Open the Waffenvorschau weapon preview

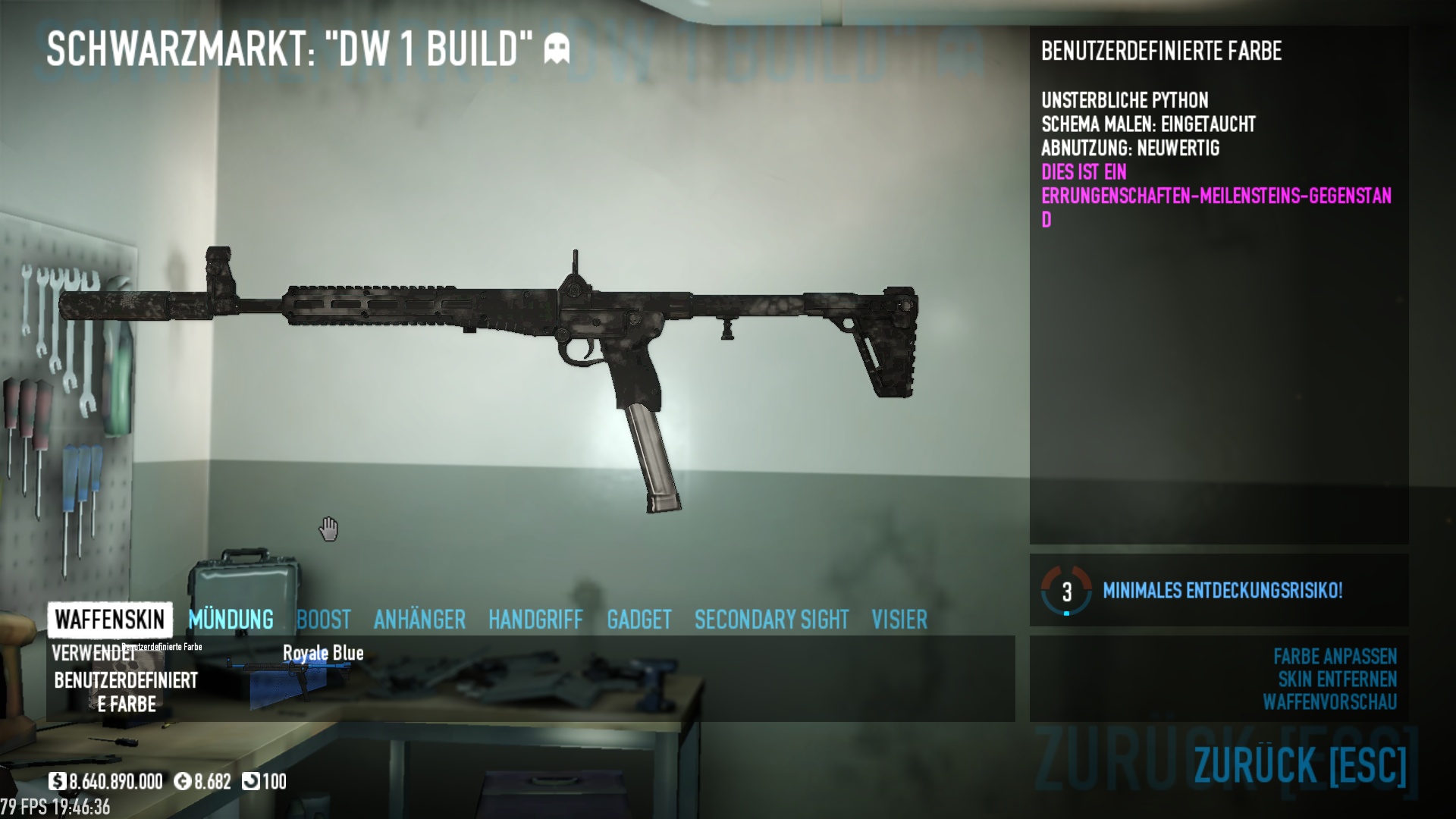pos(1329,702)
